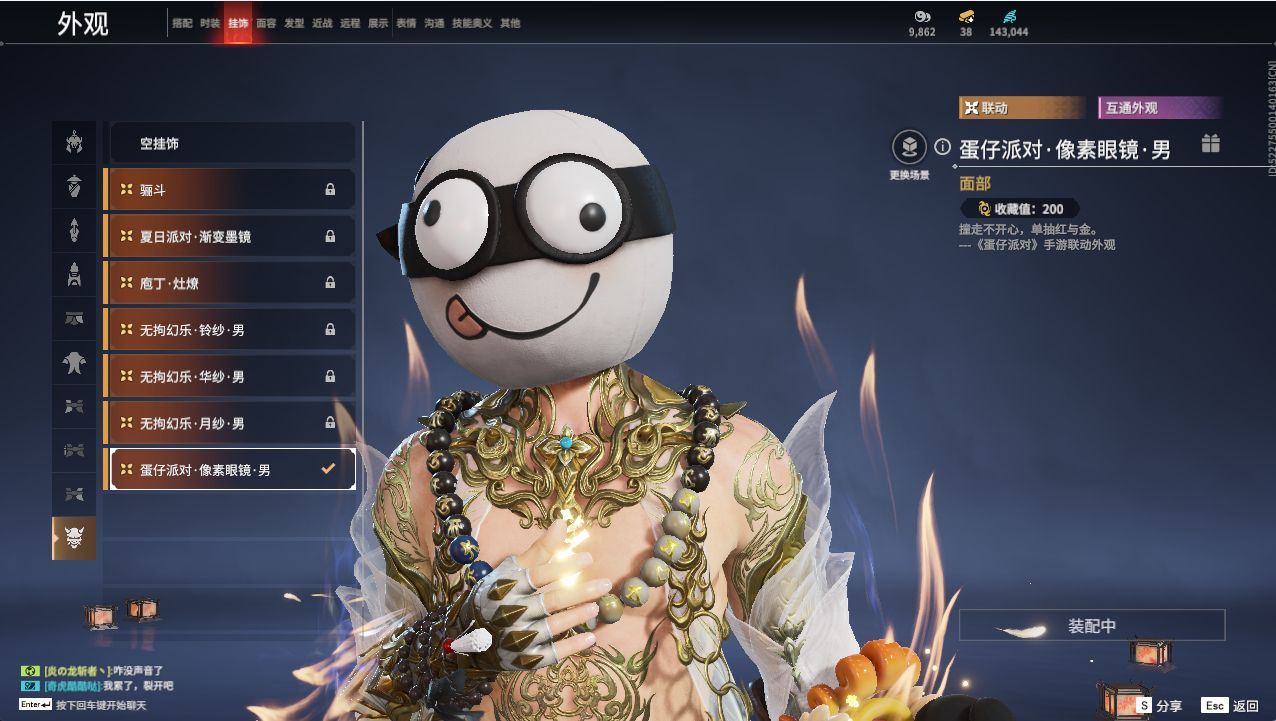
Task: Click the 分享 share button
Action: 1159,706
